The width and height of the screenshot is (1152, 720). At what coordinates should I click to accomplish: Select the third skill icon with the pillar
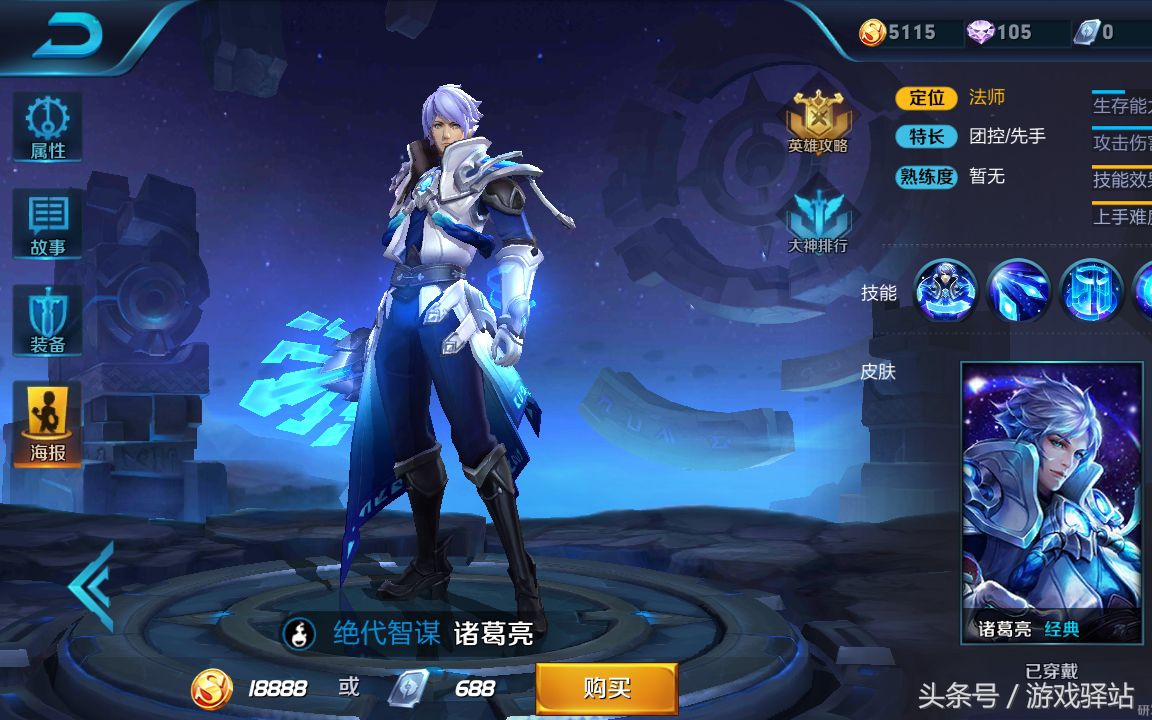click(x=1091, y=291)
